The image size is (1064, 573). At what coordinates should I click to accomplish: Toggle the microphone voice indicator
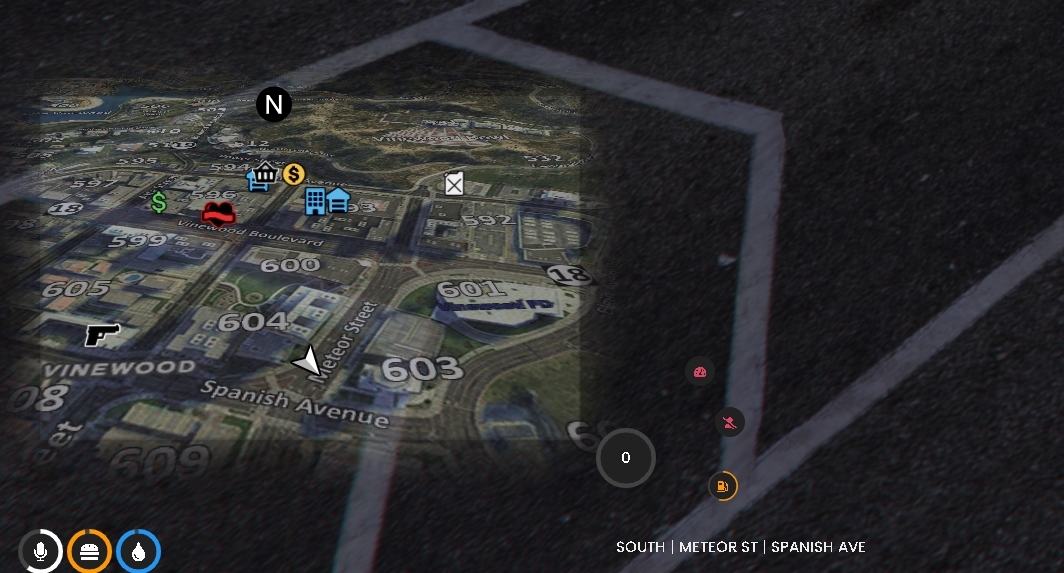coord(41,551)
